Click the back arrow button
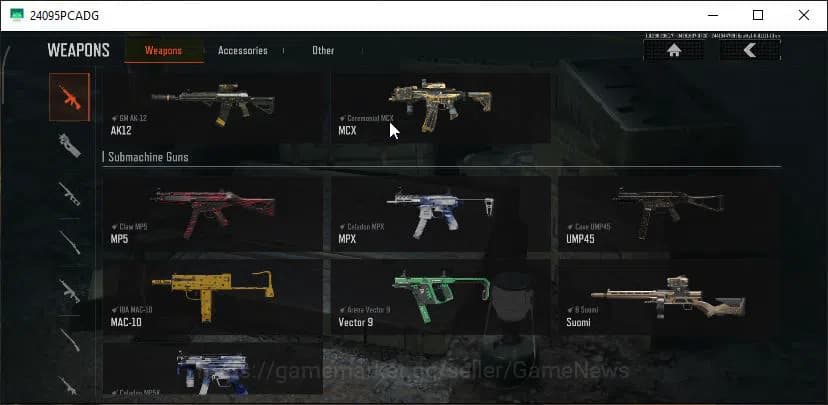 (x=750, y=49)
